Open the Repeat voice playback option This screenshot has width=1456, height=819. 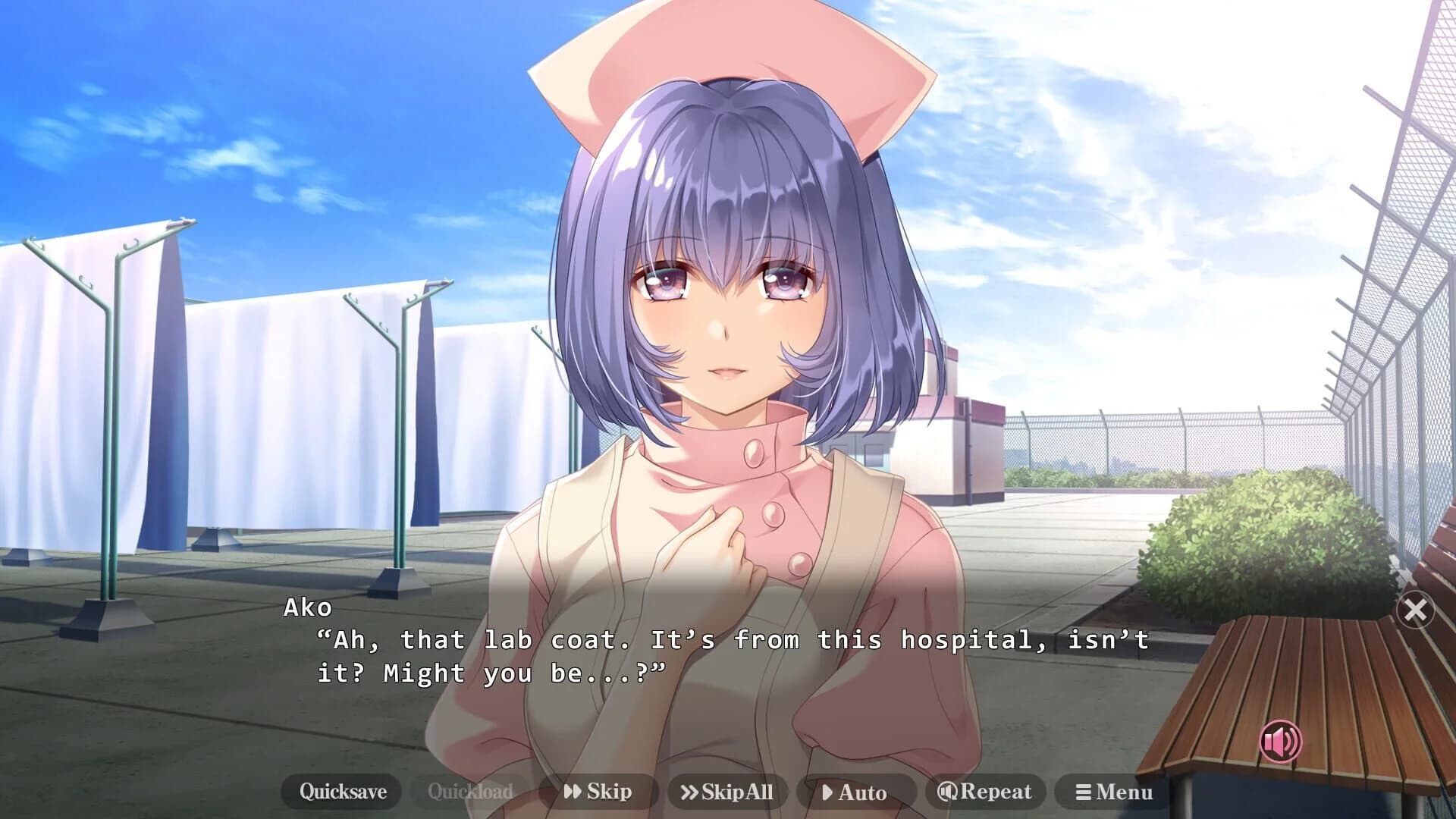pyautogui.click(x=986, y=791)
